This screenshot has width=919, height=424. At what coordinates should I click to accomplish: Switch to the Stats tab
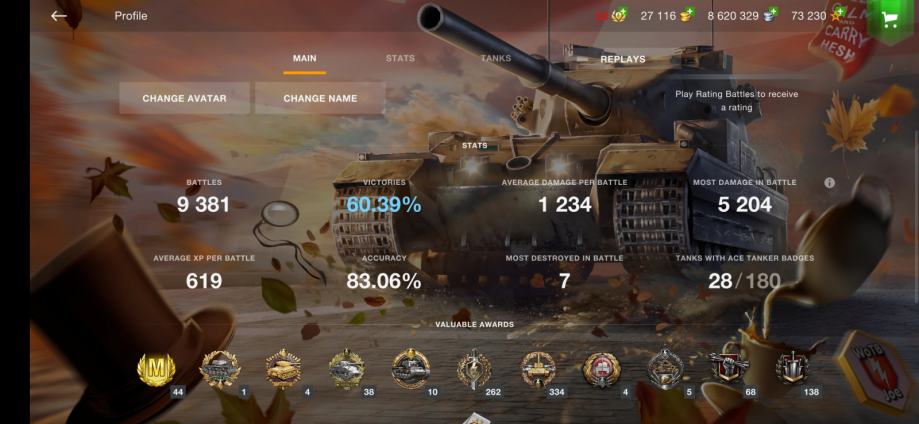(400, 59)
